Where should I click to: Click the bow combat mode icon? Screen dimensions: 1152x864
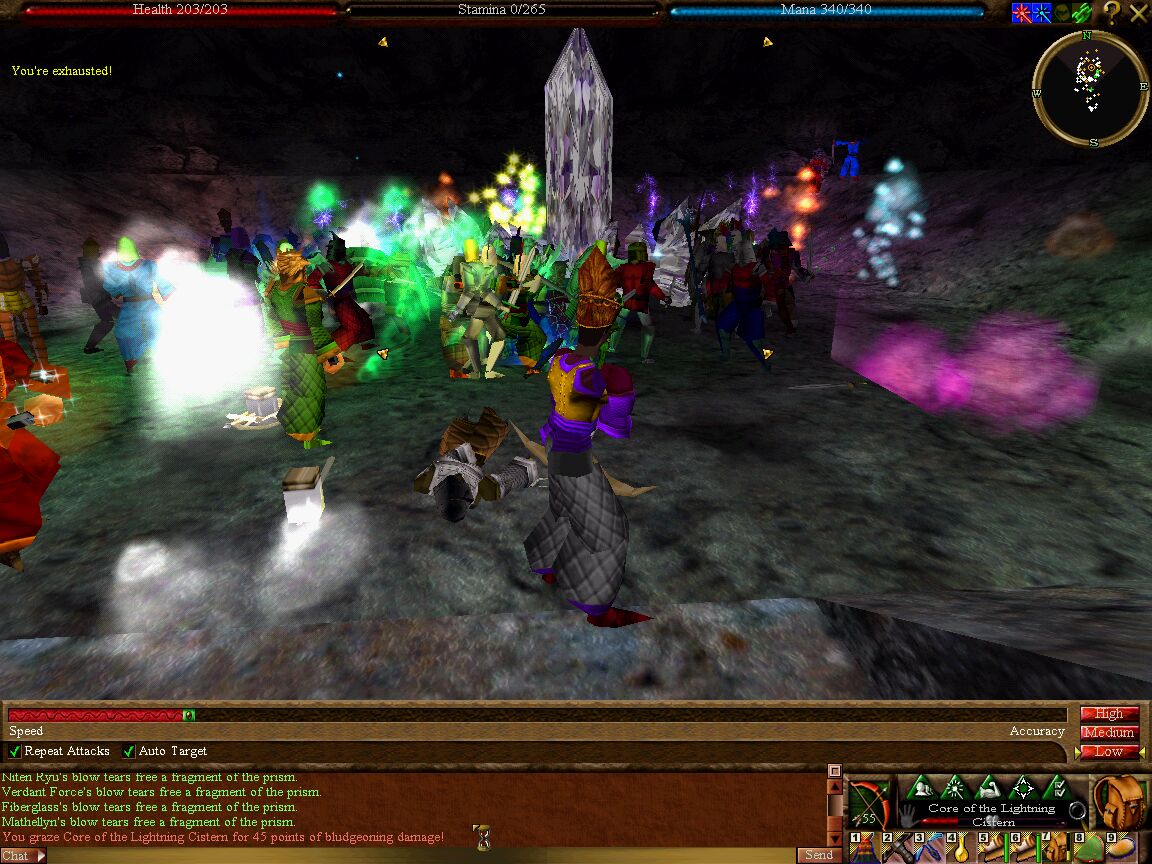click(x=868, y=803)
